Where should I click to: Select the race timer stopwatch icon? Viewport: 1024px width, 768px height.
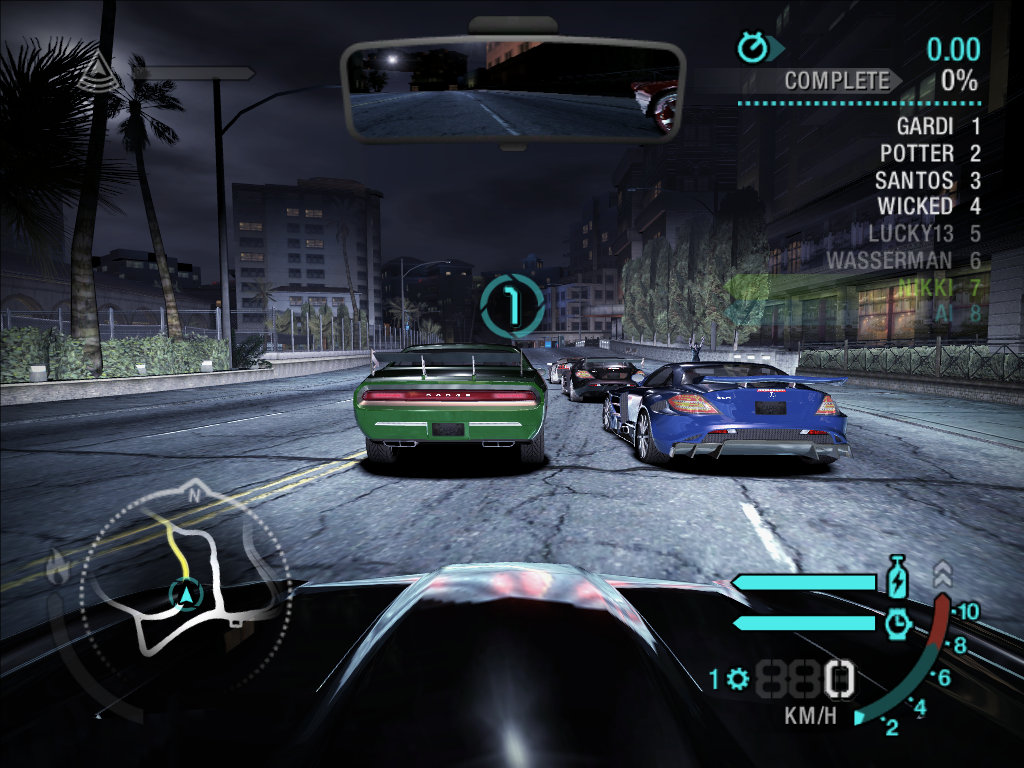pyautogui.click(x=751, y=46)
